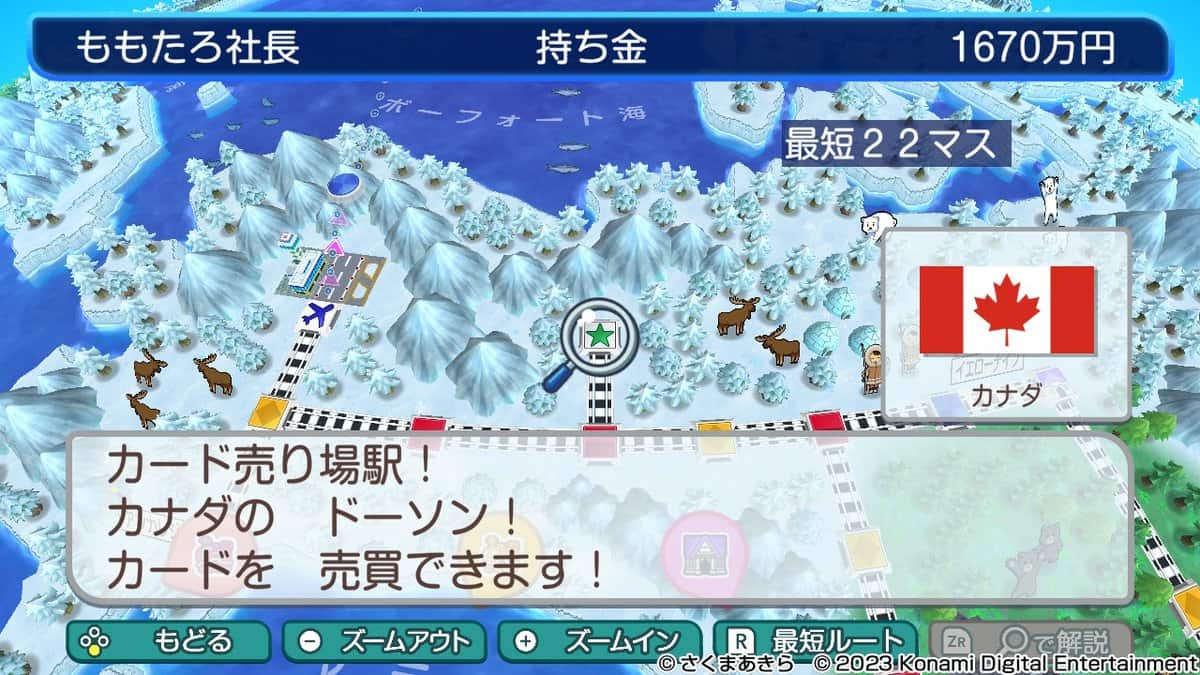Zoom in with the ズームイン button
1200x675 pixels.
tap(600, 640)
